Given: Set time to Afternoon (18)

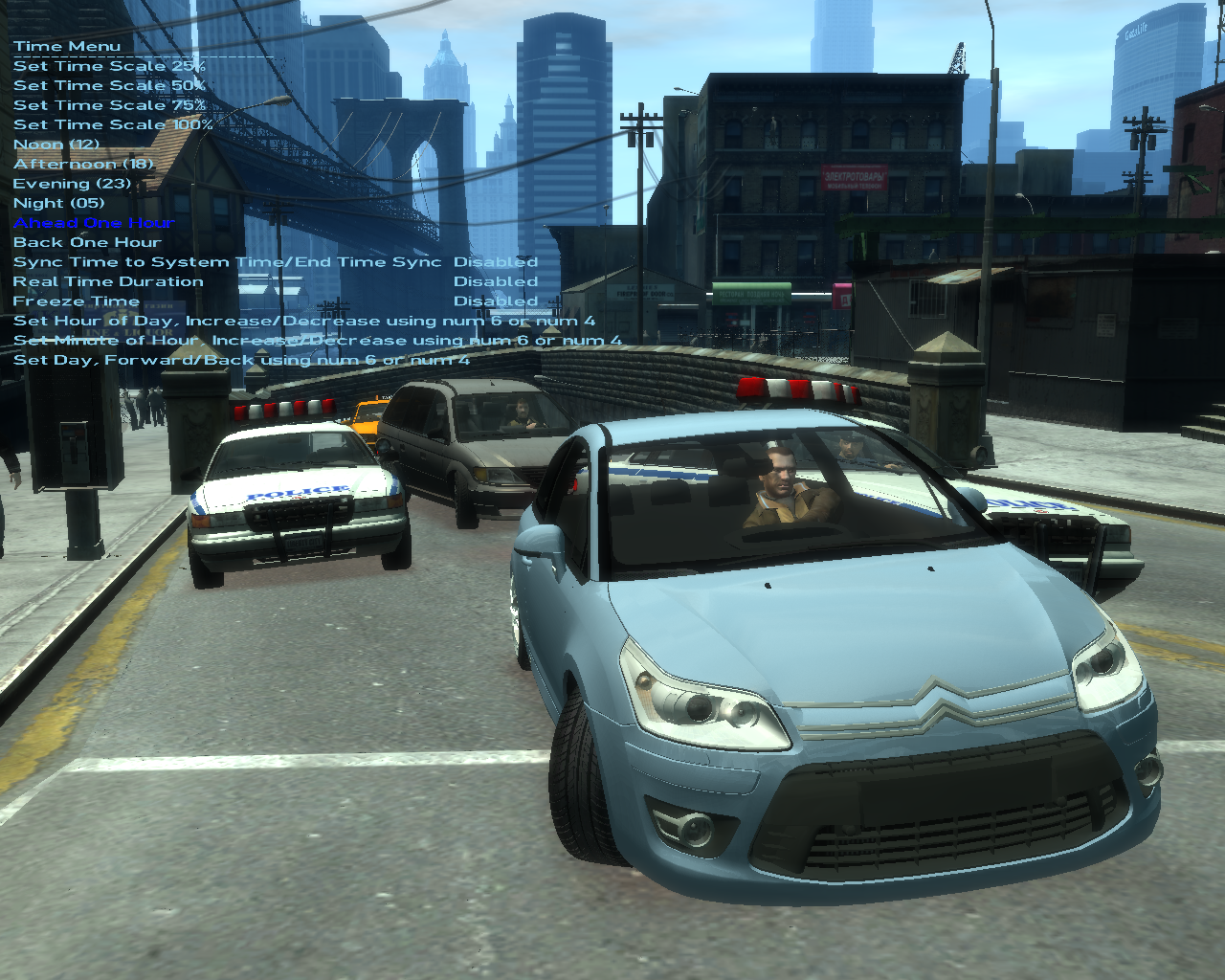Looking at the screenshot, I should tap(83, 165).
